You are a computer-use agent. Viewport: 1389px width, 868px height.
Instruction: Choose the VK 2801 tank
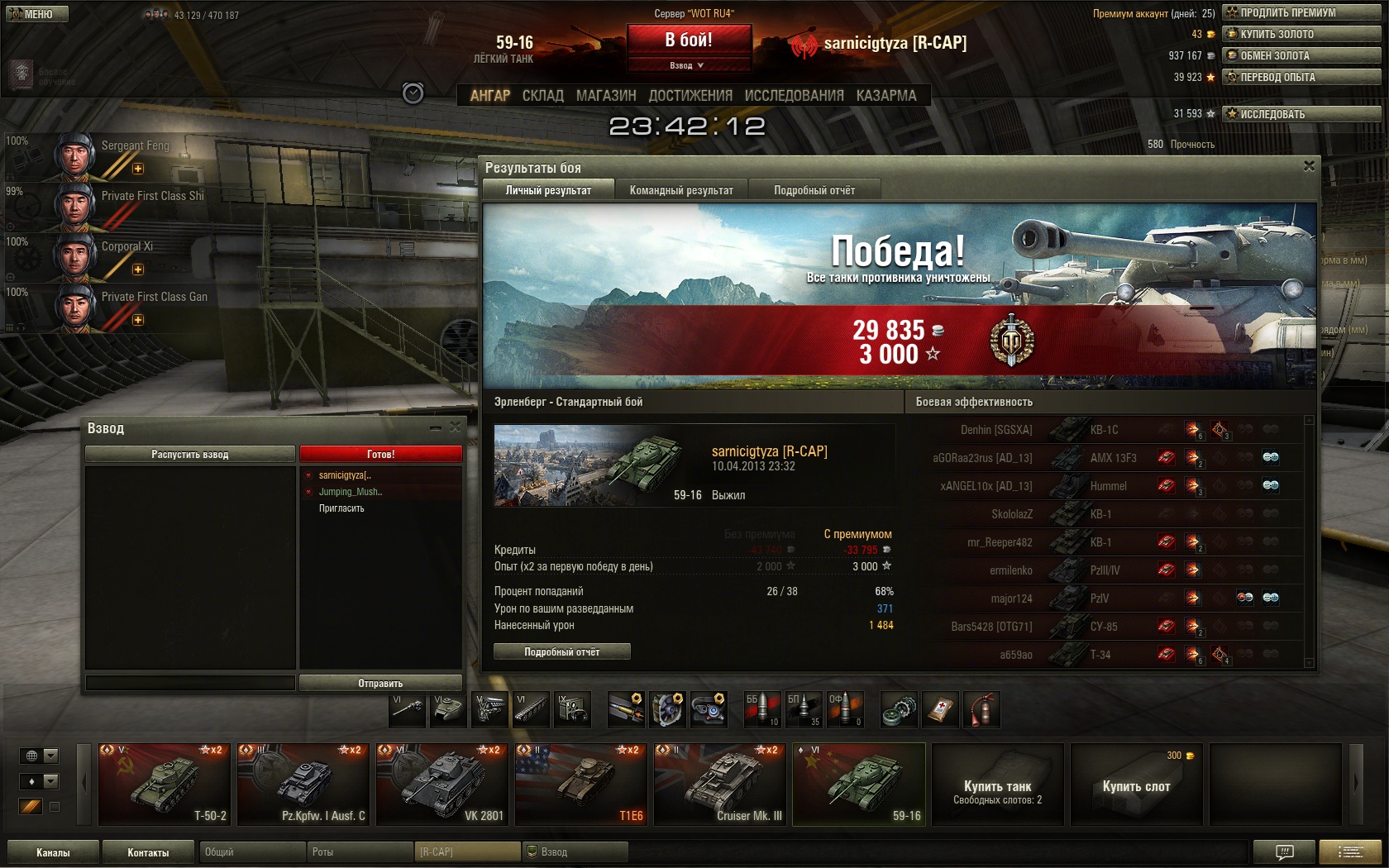click(442, 784)
